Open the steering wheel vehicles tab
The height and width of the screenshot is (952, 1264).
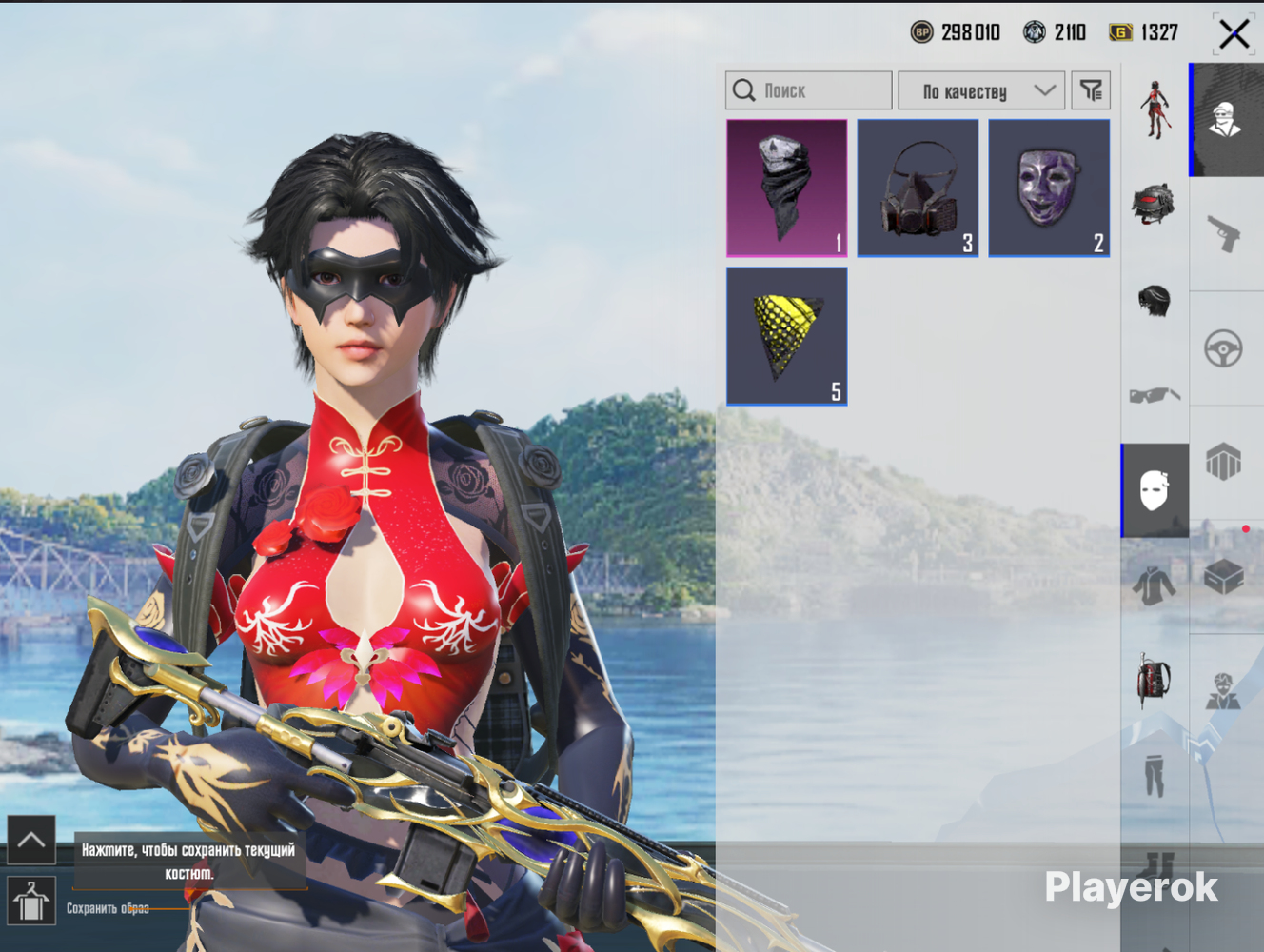click(1224, 348)
